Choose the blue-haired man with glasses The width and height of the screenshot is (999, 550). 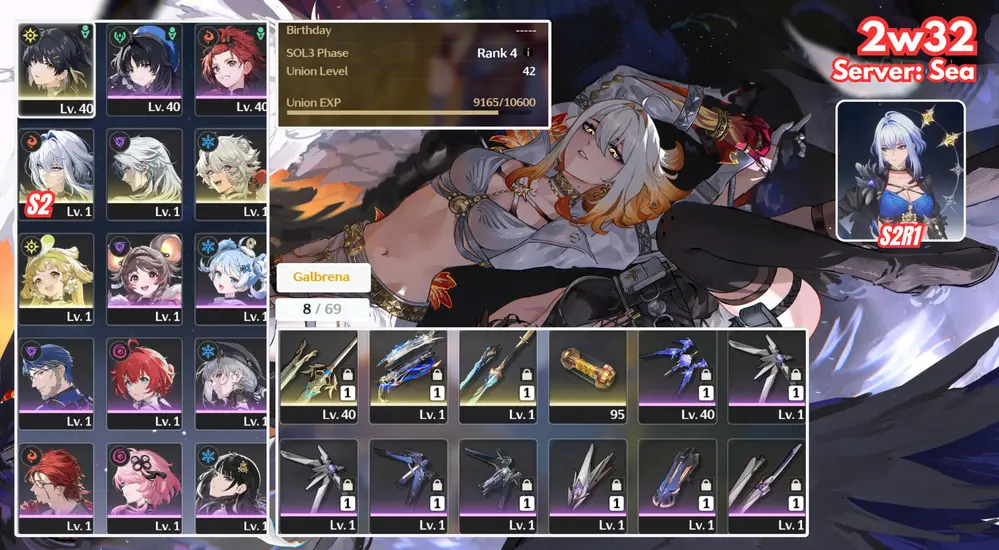[x=57, y=382]
